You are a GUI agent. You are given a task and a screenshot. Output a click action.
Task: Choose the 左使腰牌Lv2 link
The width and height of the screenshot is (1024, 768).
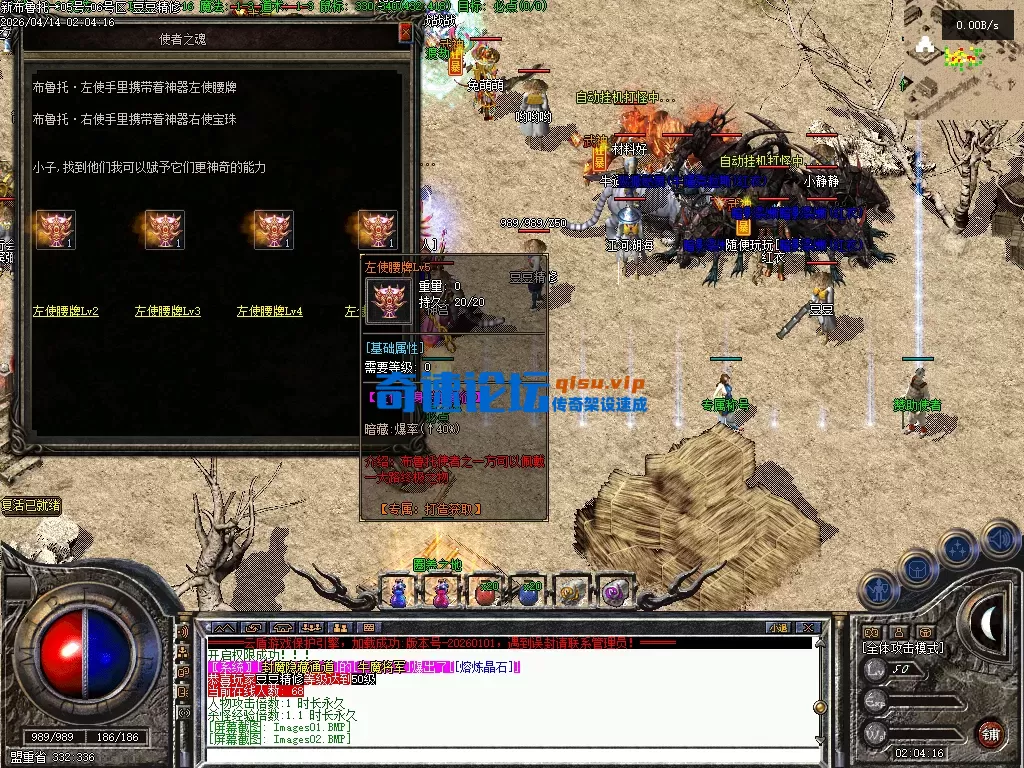[66, 311]
